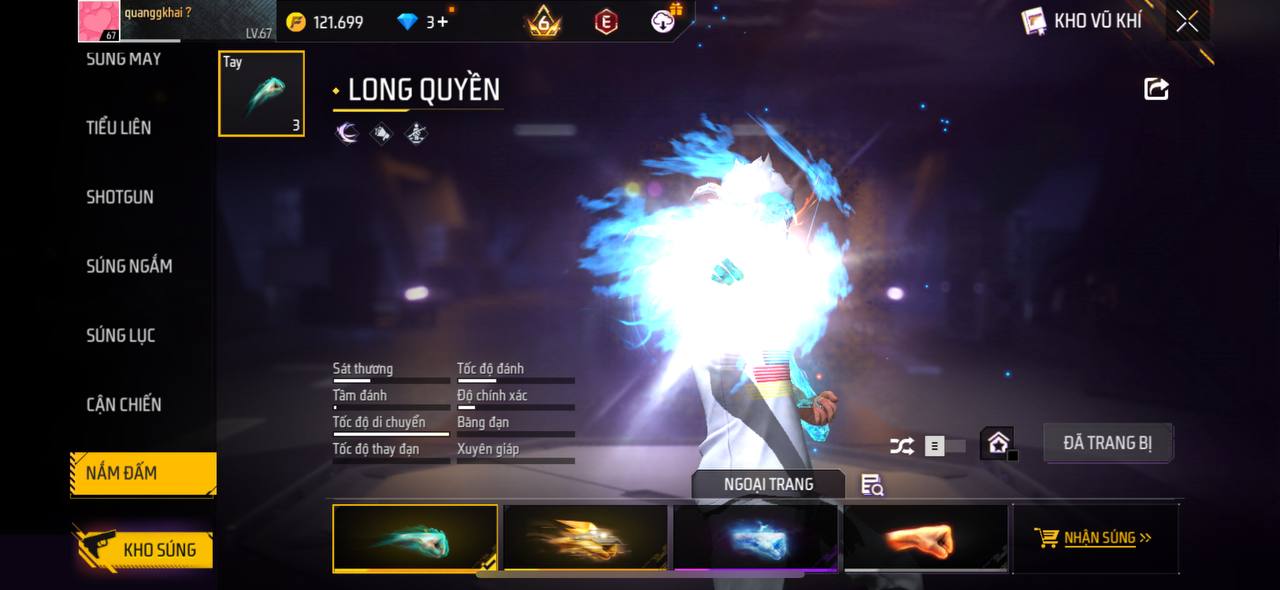This screenshot has height=590, width=1280.
Task: Click the share icon
Action: pos(1156,89)
